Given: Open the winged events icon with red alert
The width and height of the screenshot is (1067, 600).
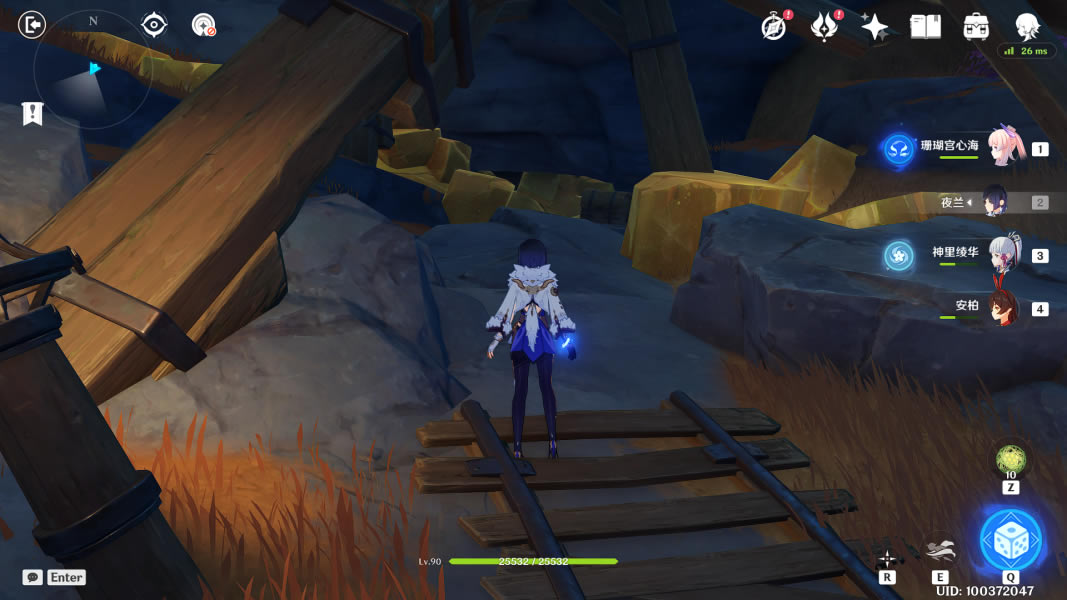Looking at the screenshot, I should (x=824, y=27).
